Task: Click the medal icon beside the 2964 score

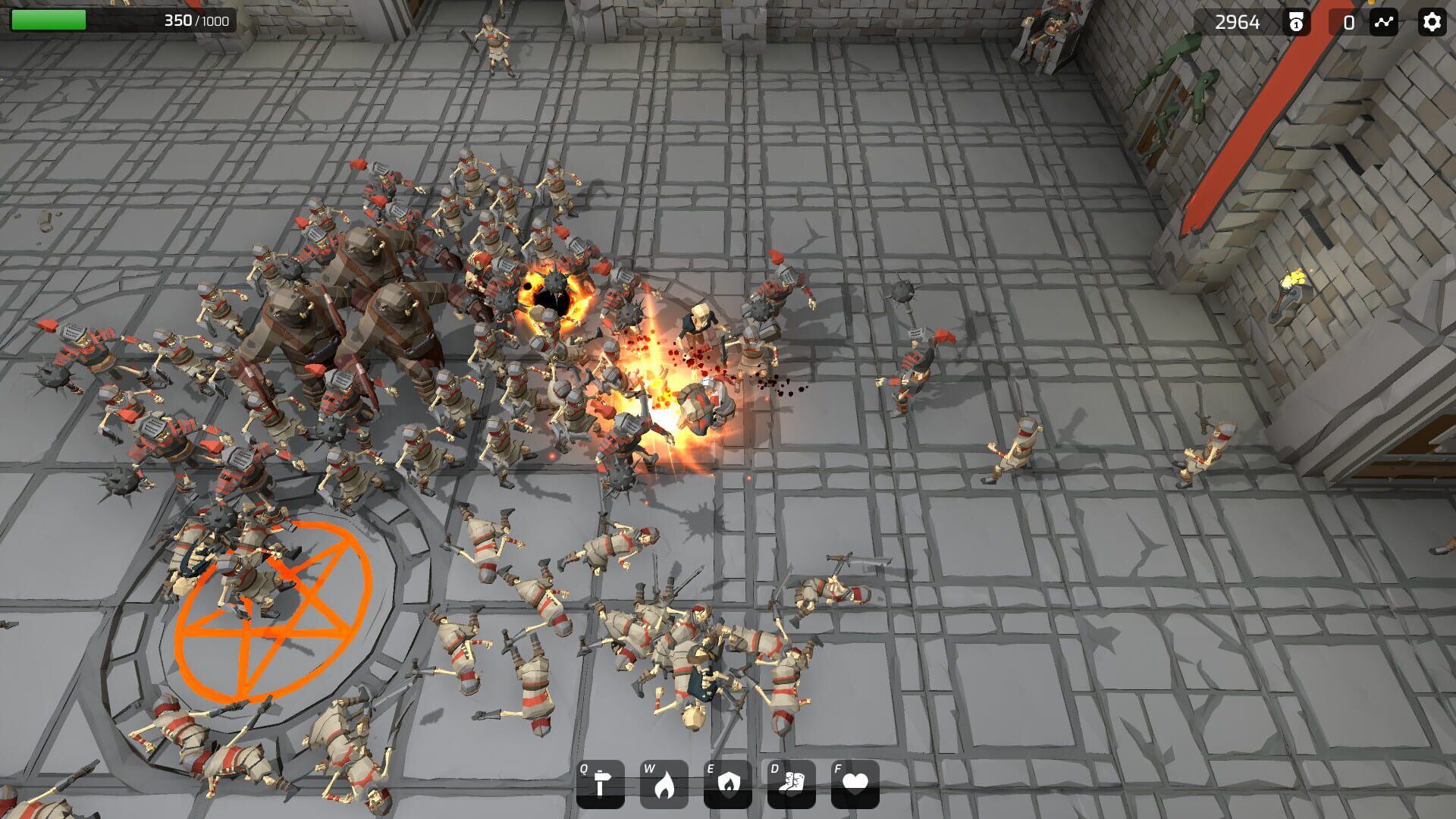Action: [x=1296, y=23]
